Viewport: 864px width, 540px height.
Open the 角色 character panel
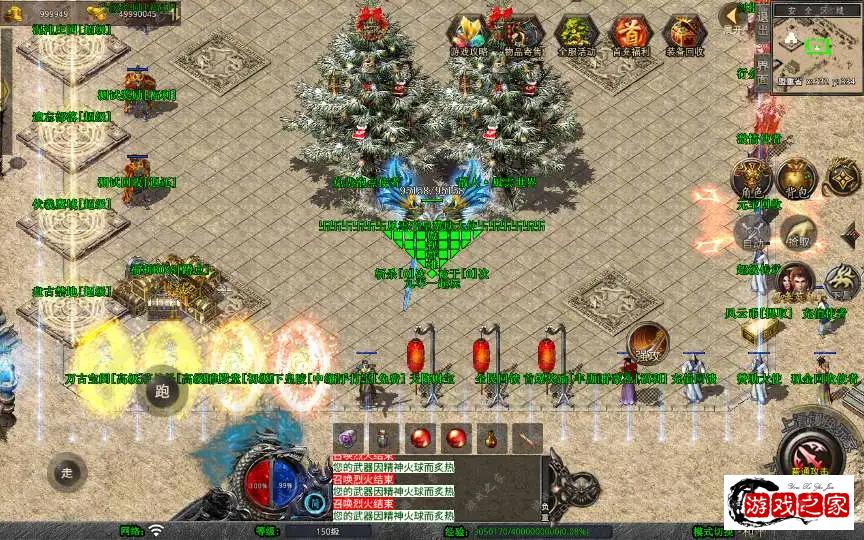pos(749,180)
